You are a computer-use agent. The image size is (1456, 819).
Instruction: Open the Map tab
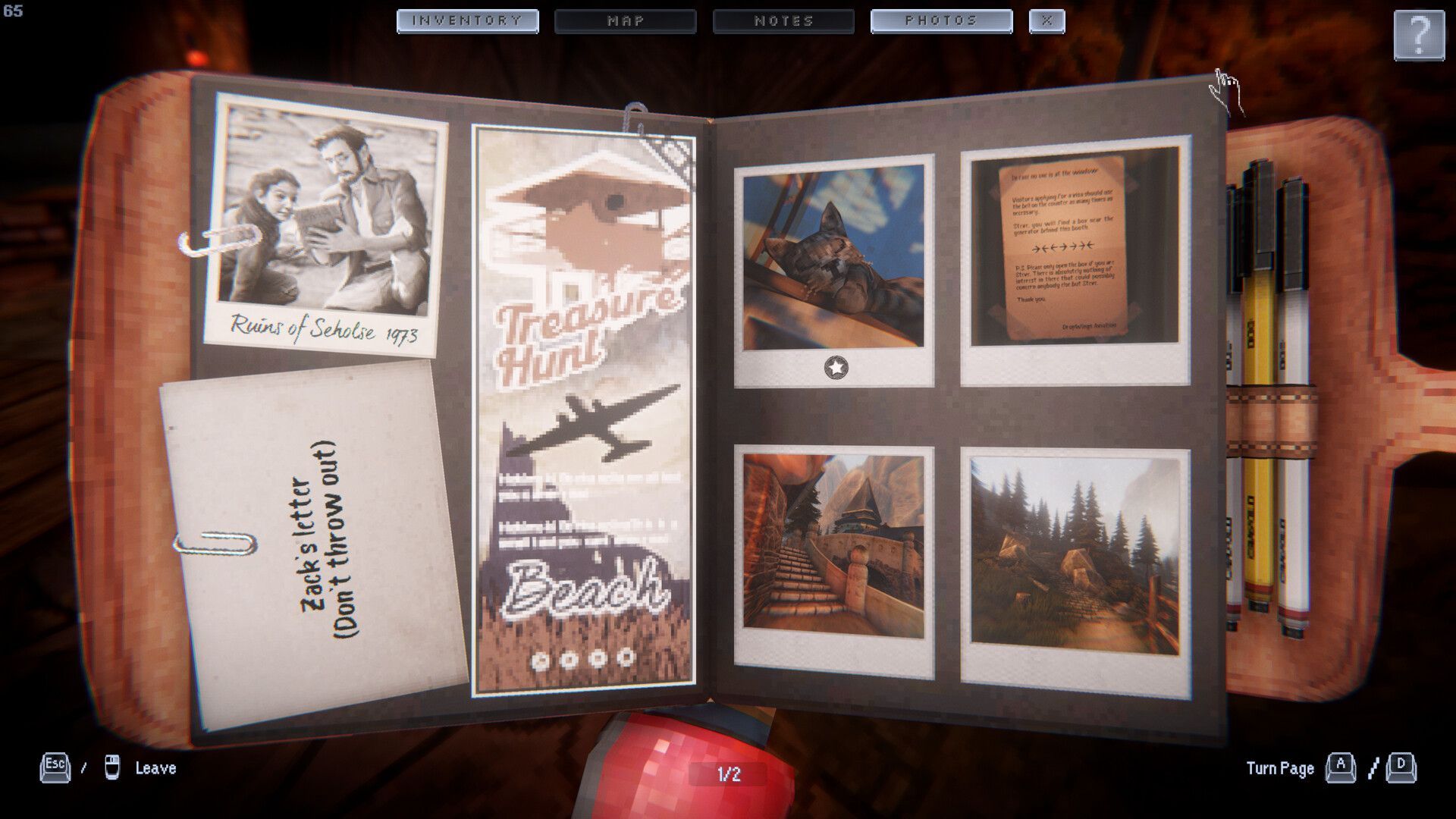[625, 21]
